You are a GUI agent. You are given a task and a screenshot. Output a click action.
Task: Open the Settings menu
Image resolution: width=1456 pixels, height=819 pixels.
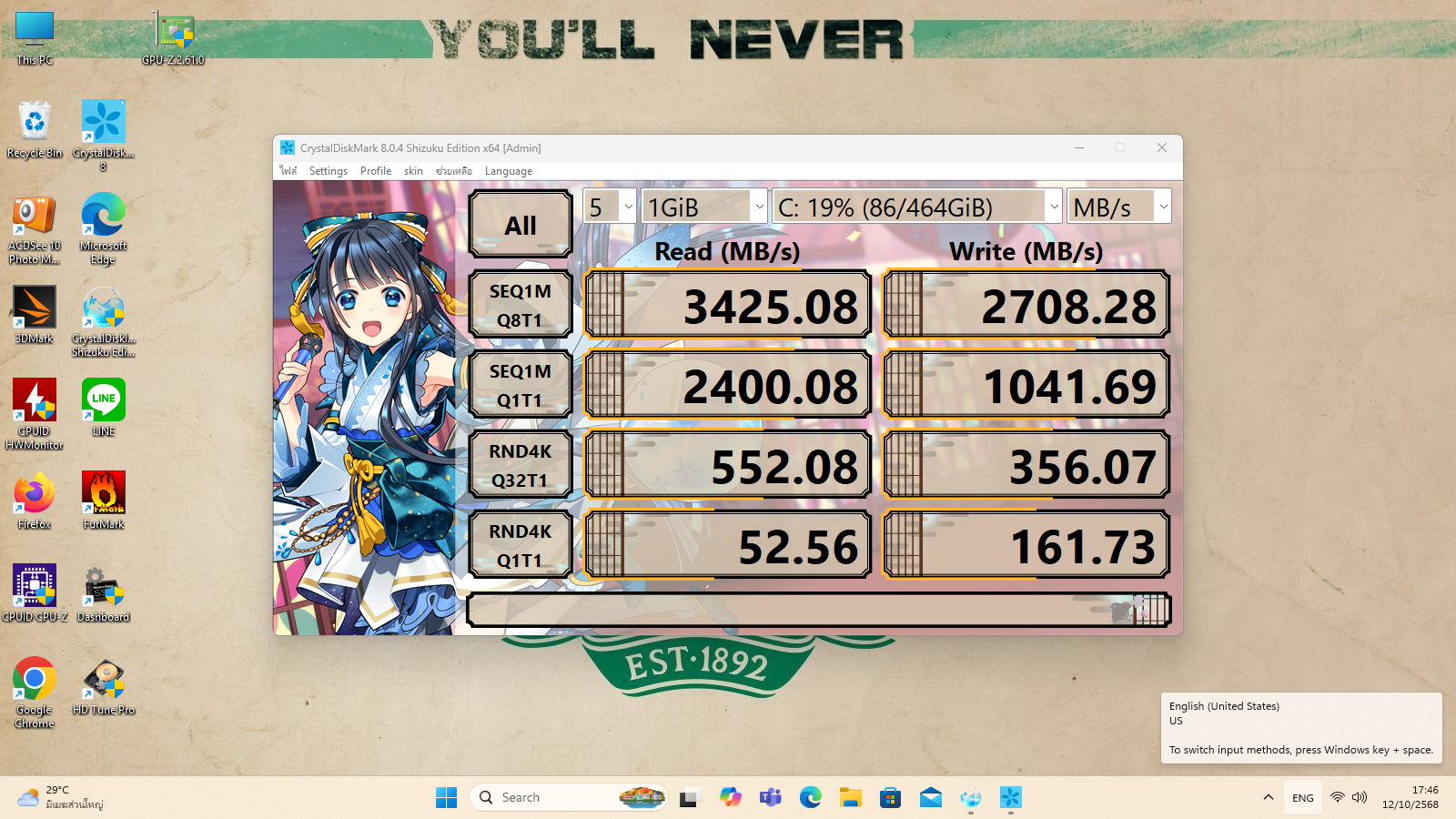tap(329, 171)
